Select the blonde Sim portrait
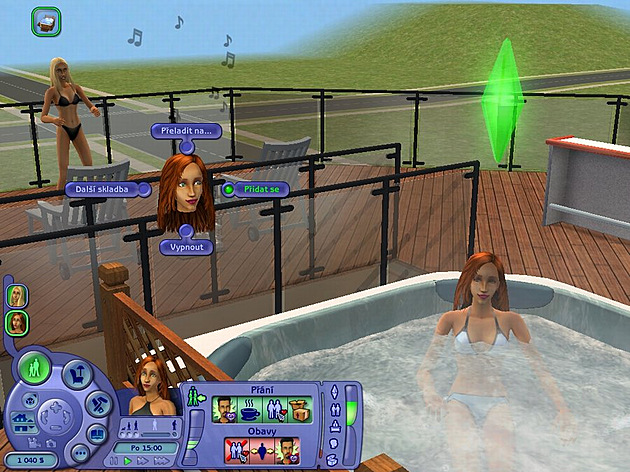The image size is (630, 472). click(x=17, y=296)
